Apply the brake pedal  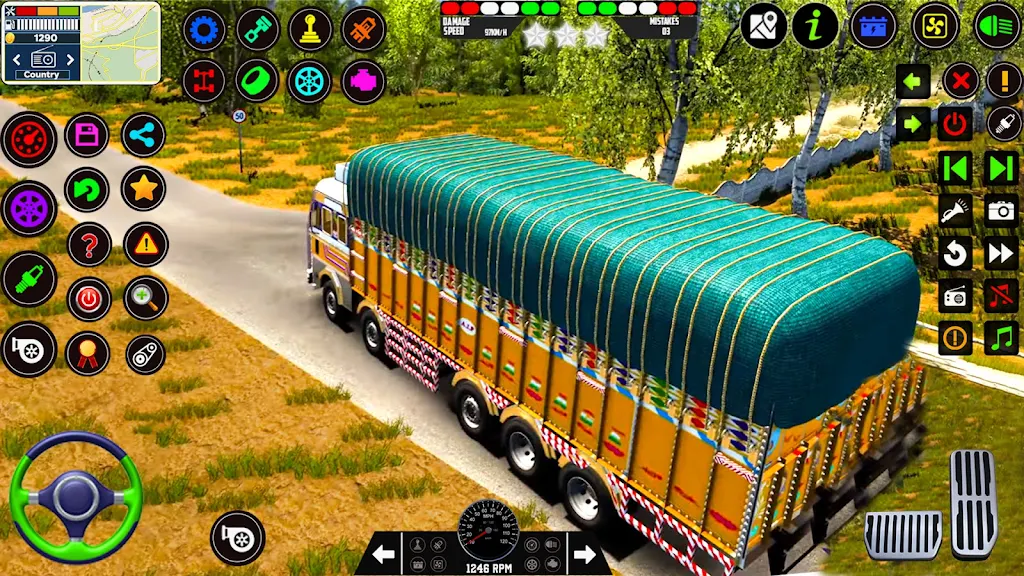(902, 534)
